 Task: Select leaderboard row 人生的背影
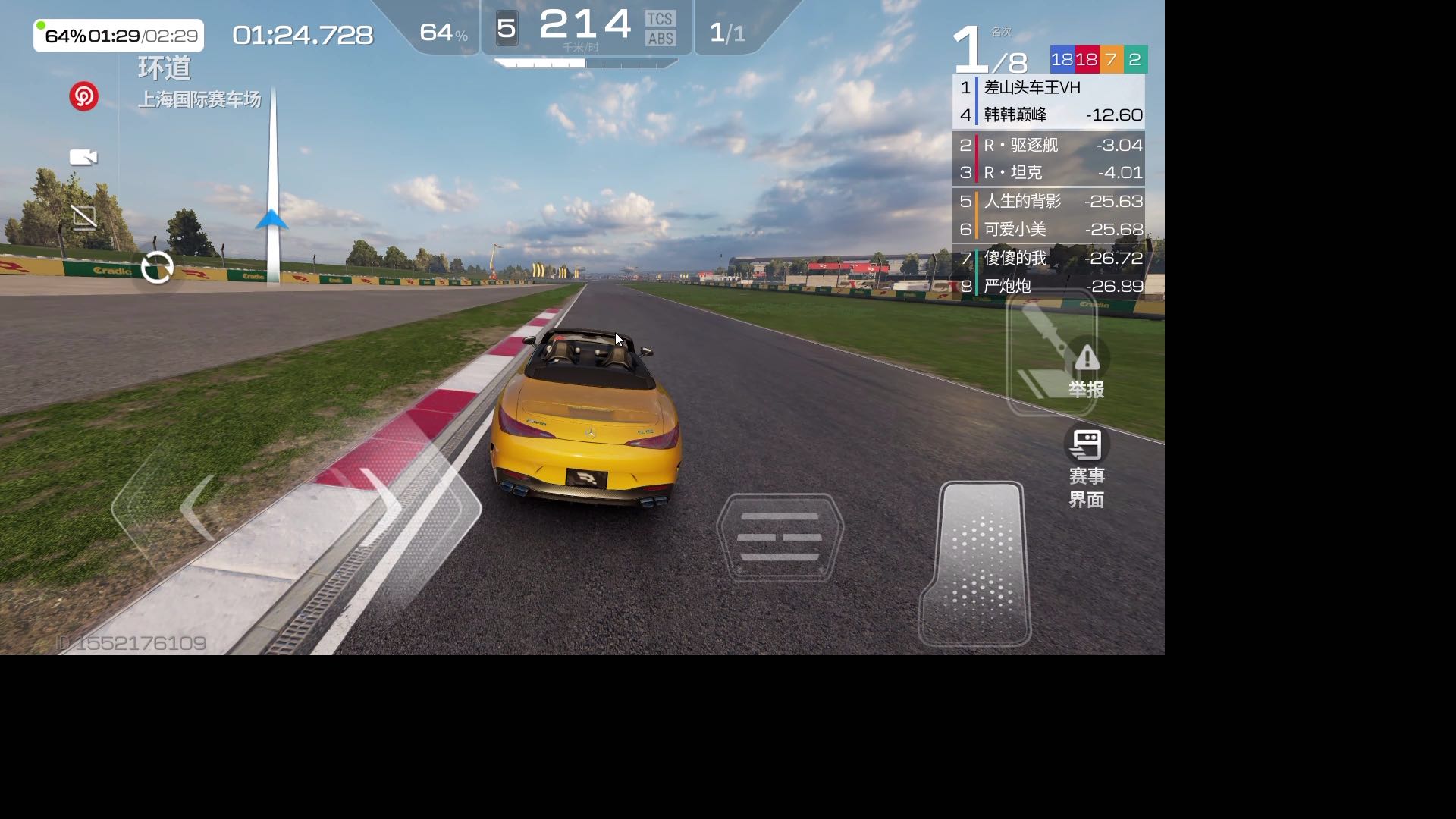point(1048,202)
